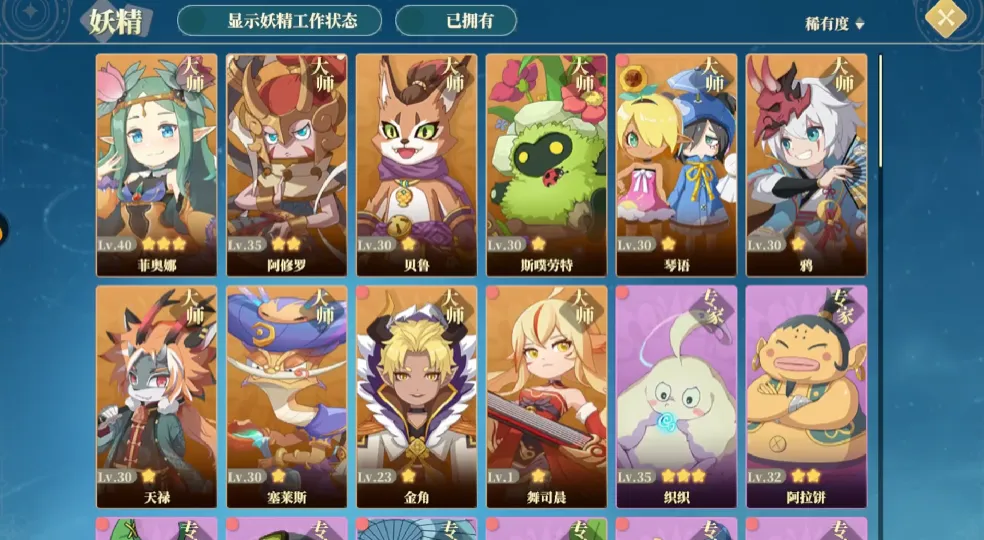This screenshot has height=540, width=984.
Task: Open the 塞莱斯 character card
Action: click(x=286, y=397)
